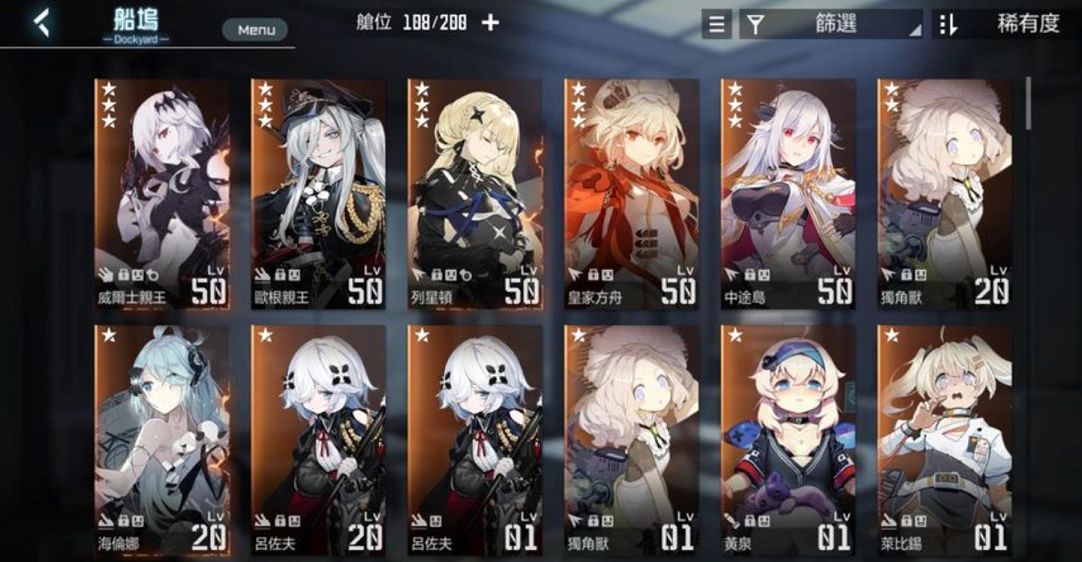Choose the 萊比錫 ship card
1082x562 pixels.
pos(944,440)
